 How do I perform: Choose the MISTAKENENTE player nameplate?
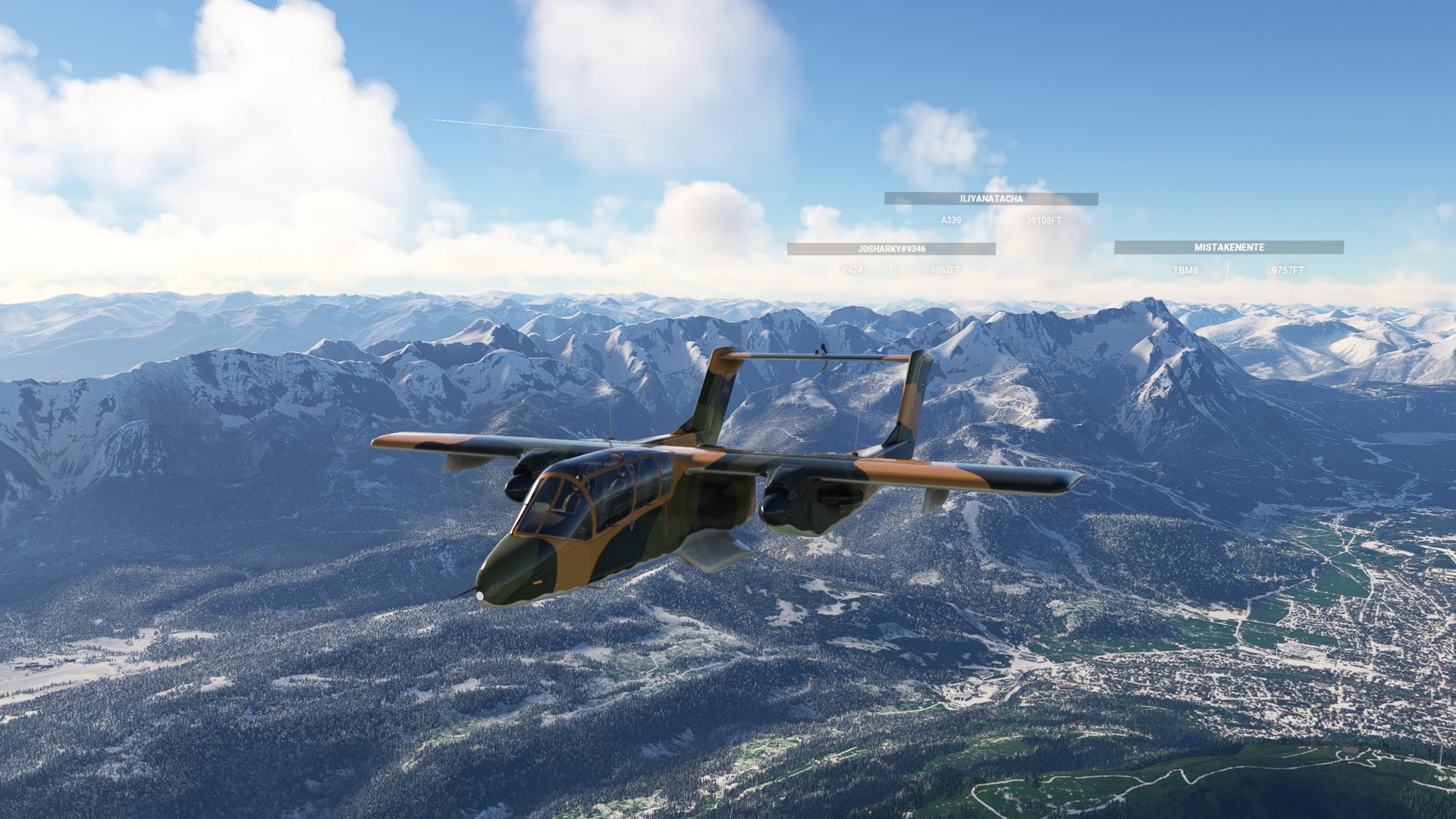click(1228, 247)
